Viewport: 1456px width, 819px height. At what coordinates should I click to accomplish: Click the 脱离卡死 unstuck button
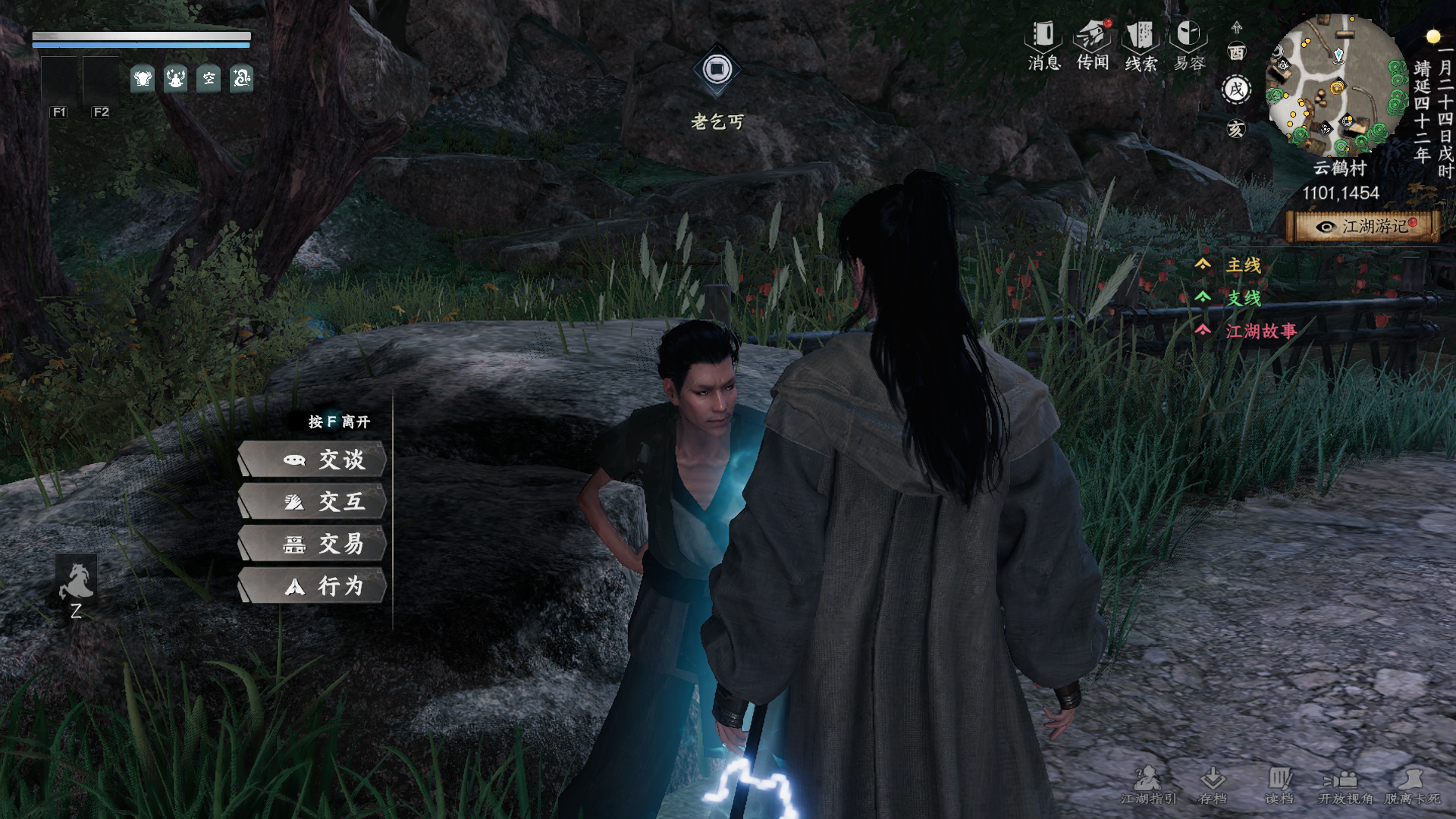(x=1411, y=785)
